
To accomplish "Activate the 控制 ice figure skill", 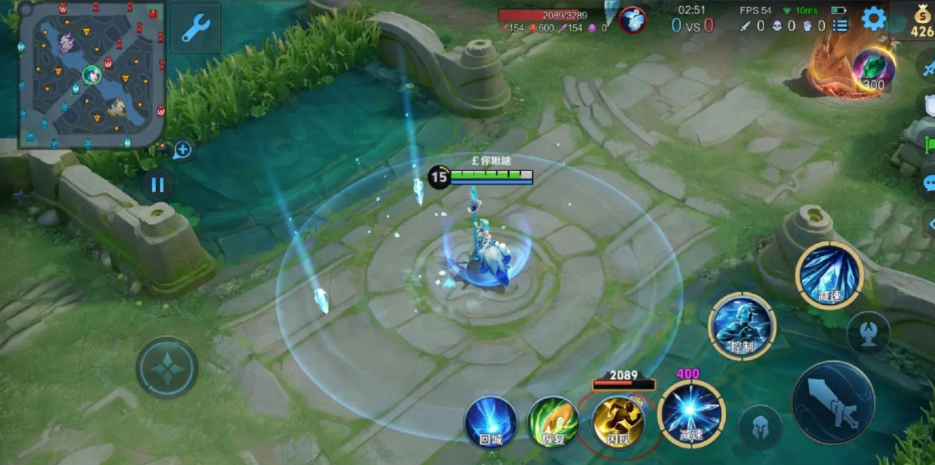I will [742, 327].
